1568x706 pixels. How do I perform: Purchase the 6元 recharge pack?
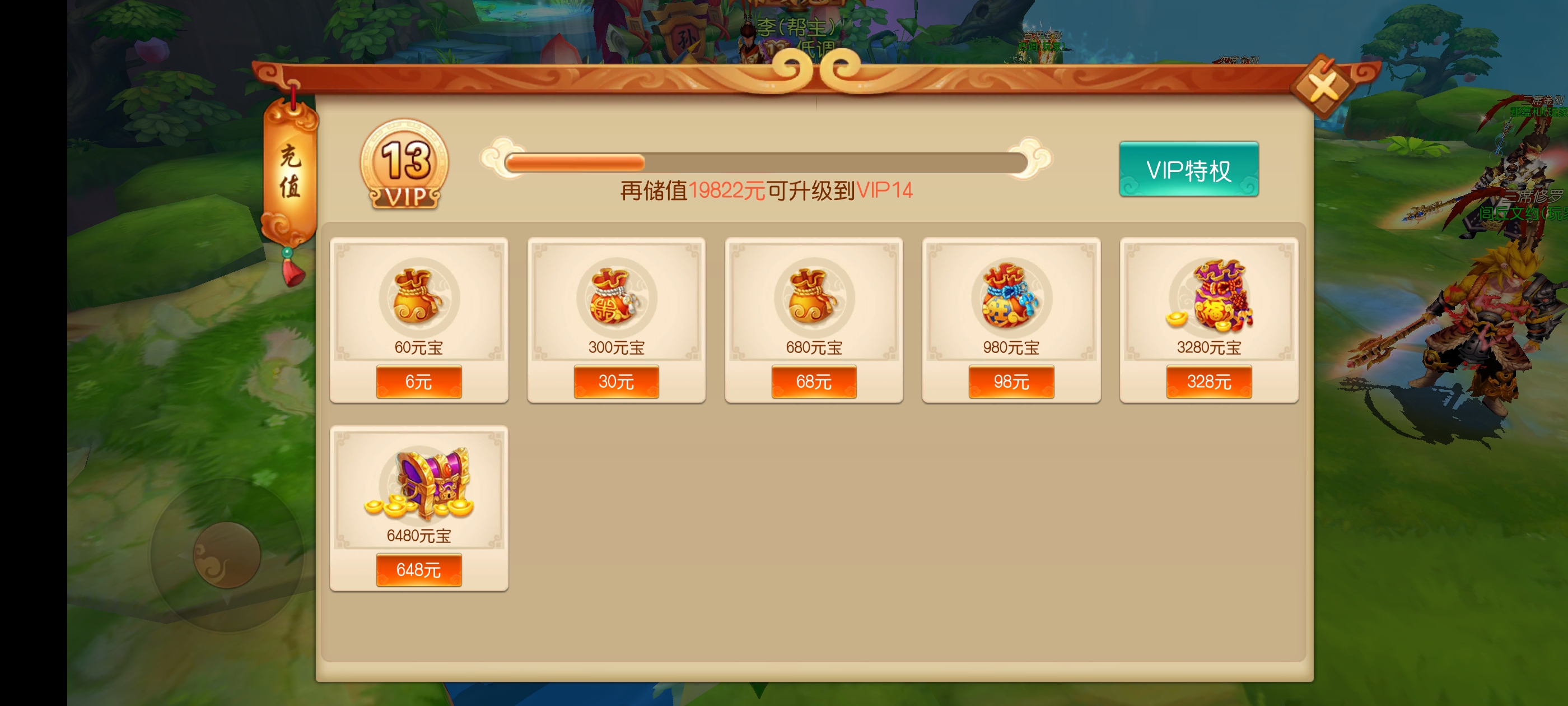click(418, 382)
